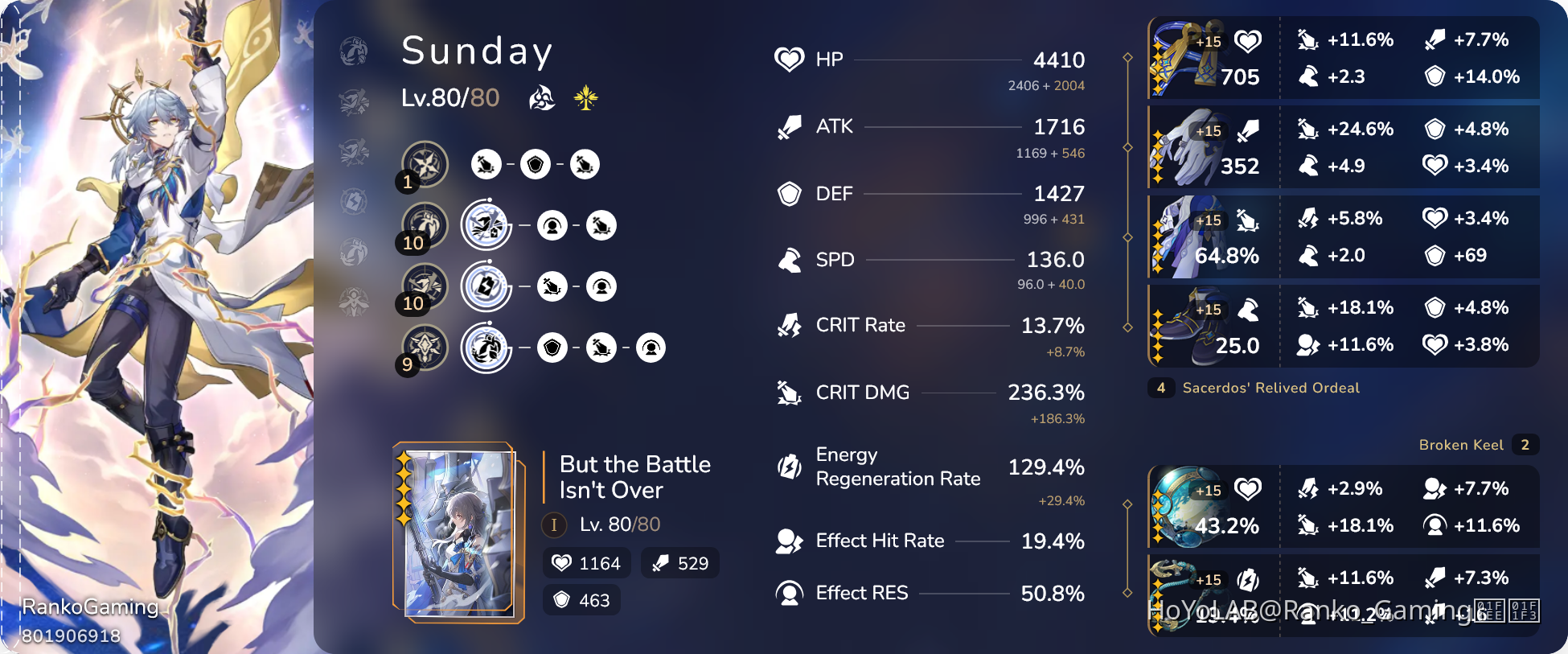Open the HP heart stat icon
1568x654 pixels.
(x=790, y=59)
